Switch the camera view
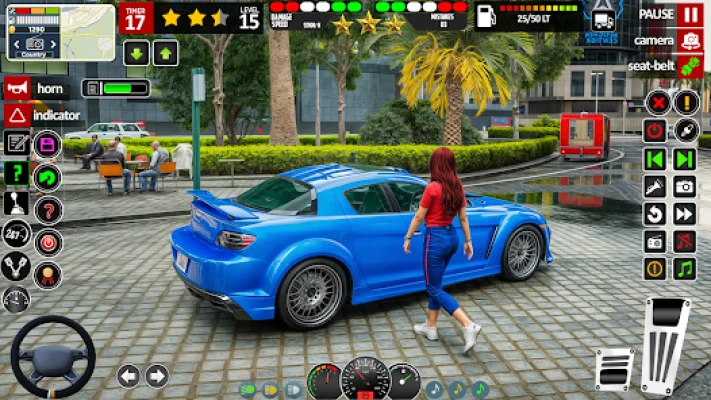Viewport: 711px width, 400px height. (690, 40)
